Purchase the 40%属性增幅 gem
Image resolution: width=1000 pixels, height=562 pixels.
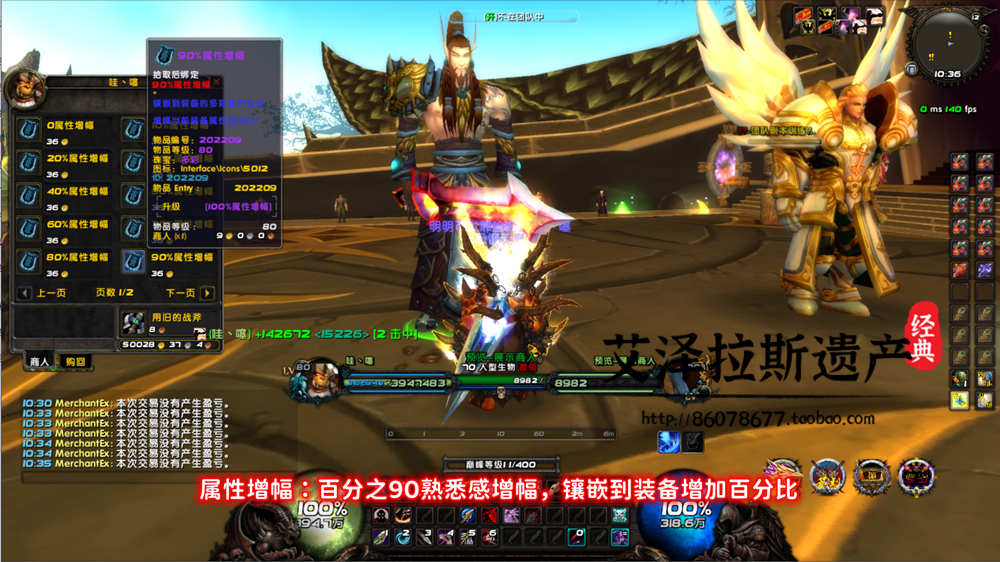click(x=30, y=197)
